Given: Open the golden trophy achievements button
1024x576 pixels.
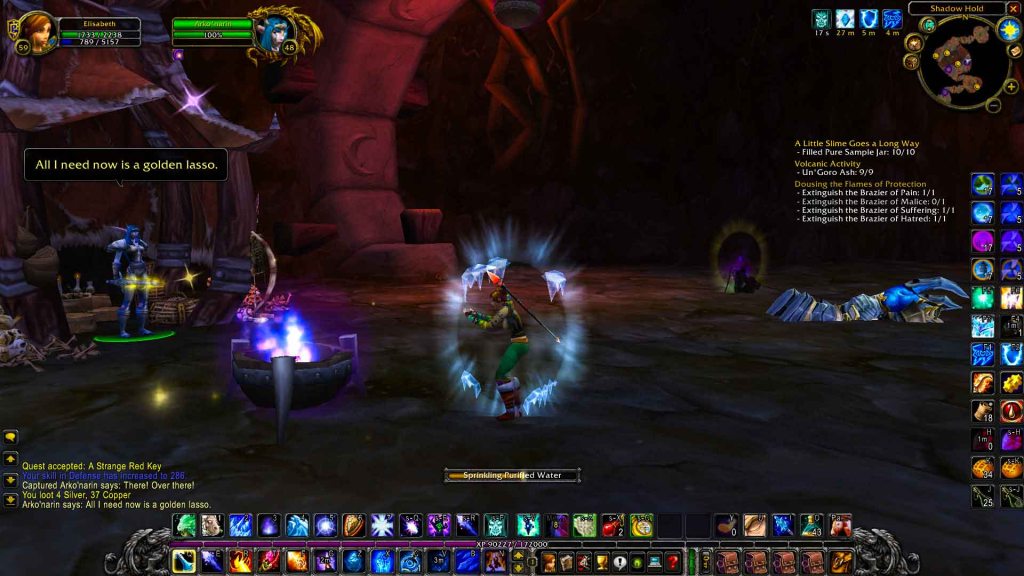Looking at the screenshot, I should 601,562.
